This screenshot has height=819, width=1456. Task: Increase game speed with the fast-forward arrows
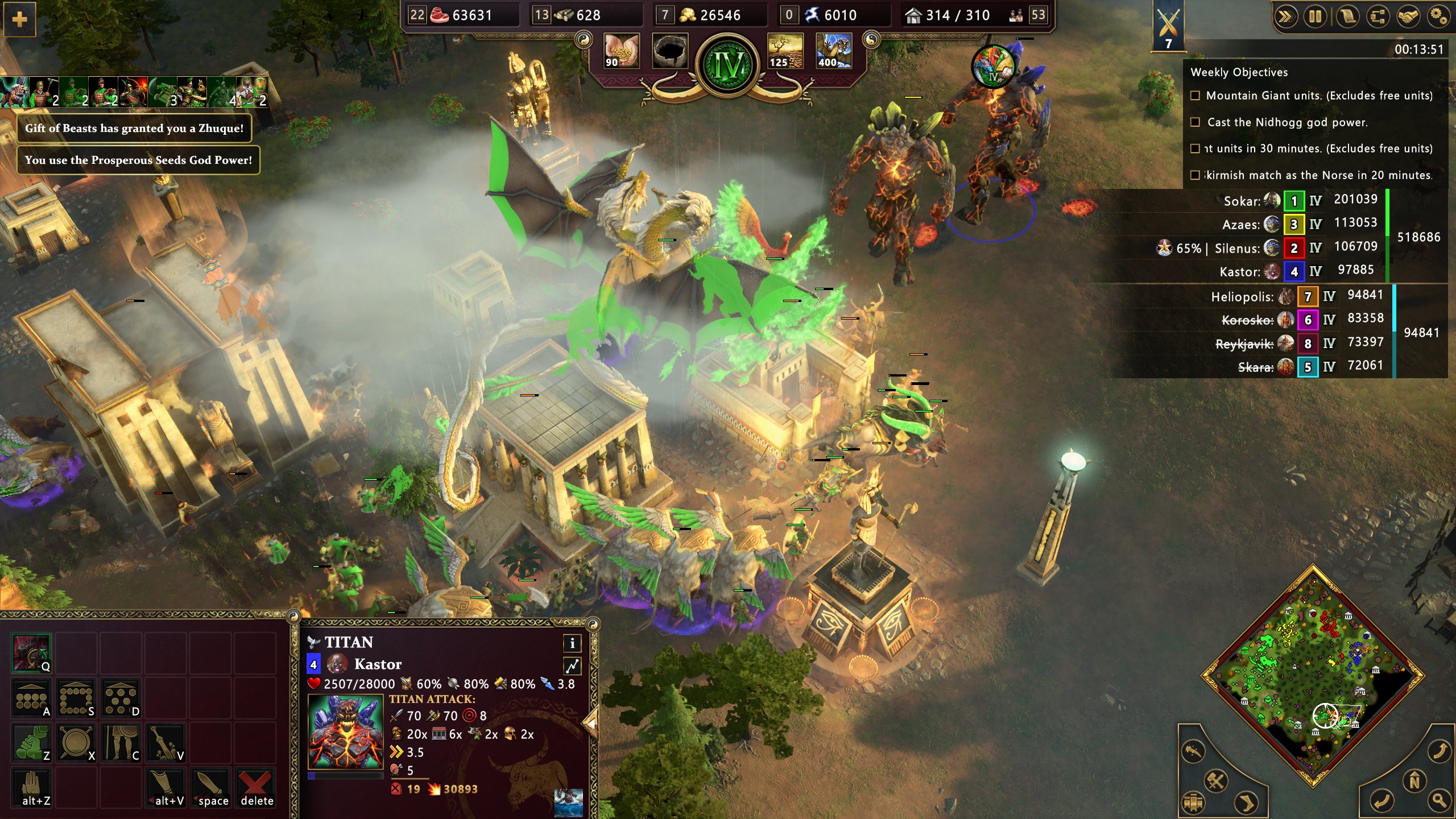click(x=1285, y=16)
